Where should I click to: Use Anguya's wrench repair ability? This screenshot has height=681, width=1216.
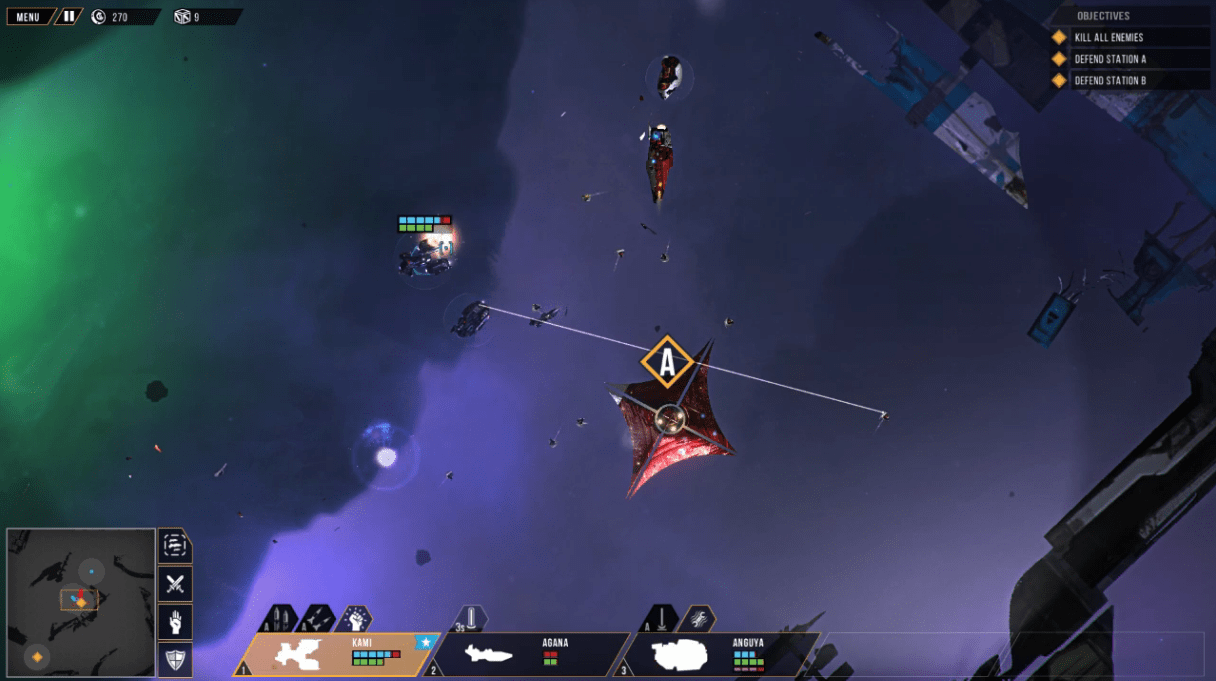click(698, 619)
